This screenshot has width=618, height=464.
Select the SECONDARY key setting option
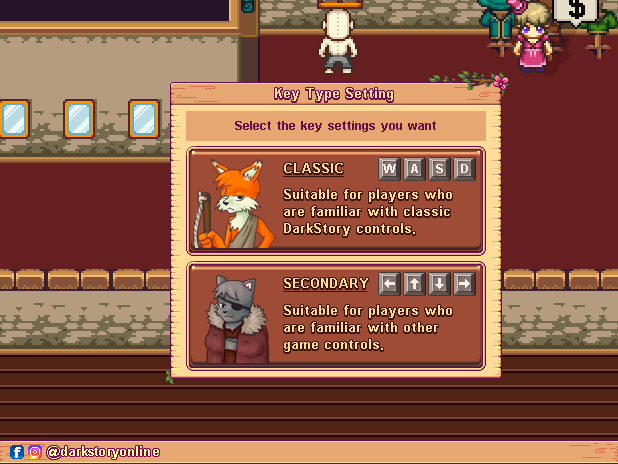point(335,315)
